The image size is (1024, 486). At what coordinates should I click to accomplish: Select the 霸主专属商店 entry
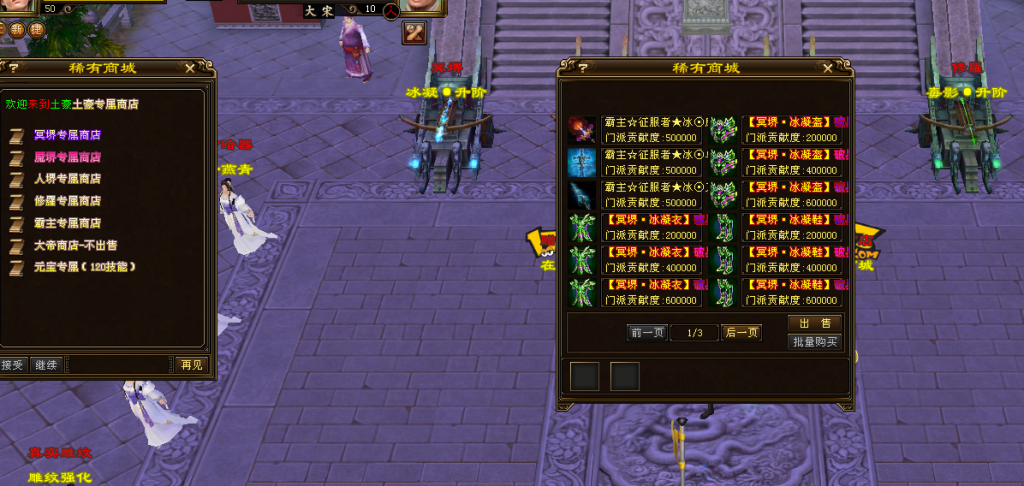[x=67, y=223]
